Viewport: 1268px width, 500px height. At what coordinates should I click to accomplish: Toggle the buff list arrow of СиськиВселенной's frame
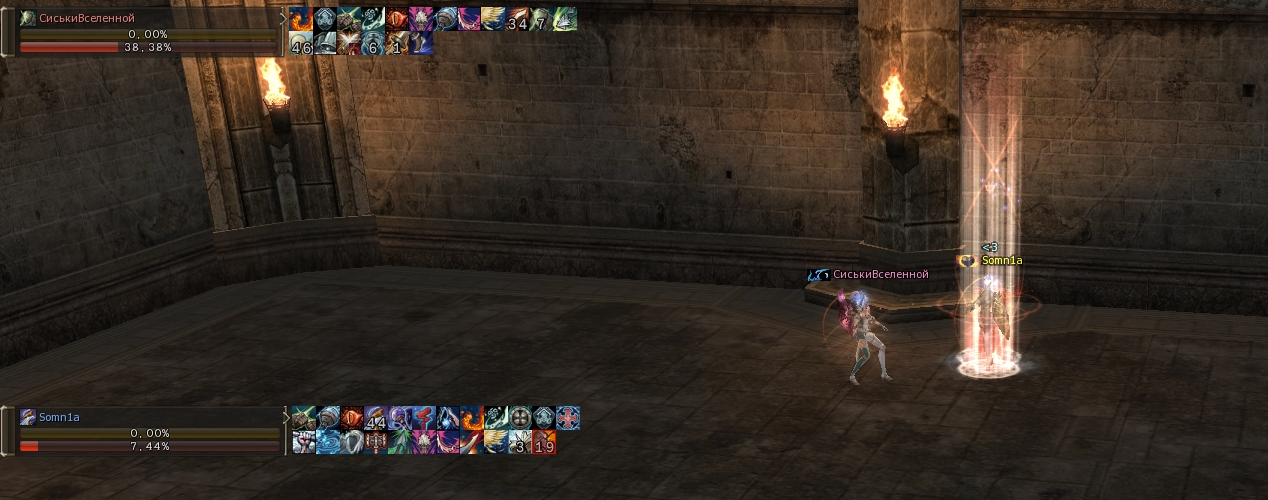283,18
